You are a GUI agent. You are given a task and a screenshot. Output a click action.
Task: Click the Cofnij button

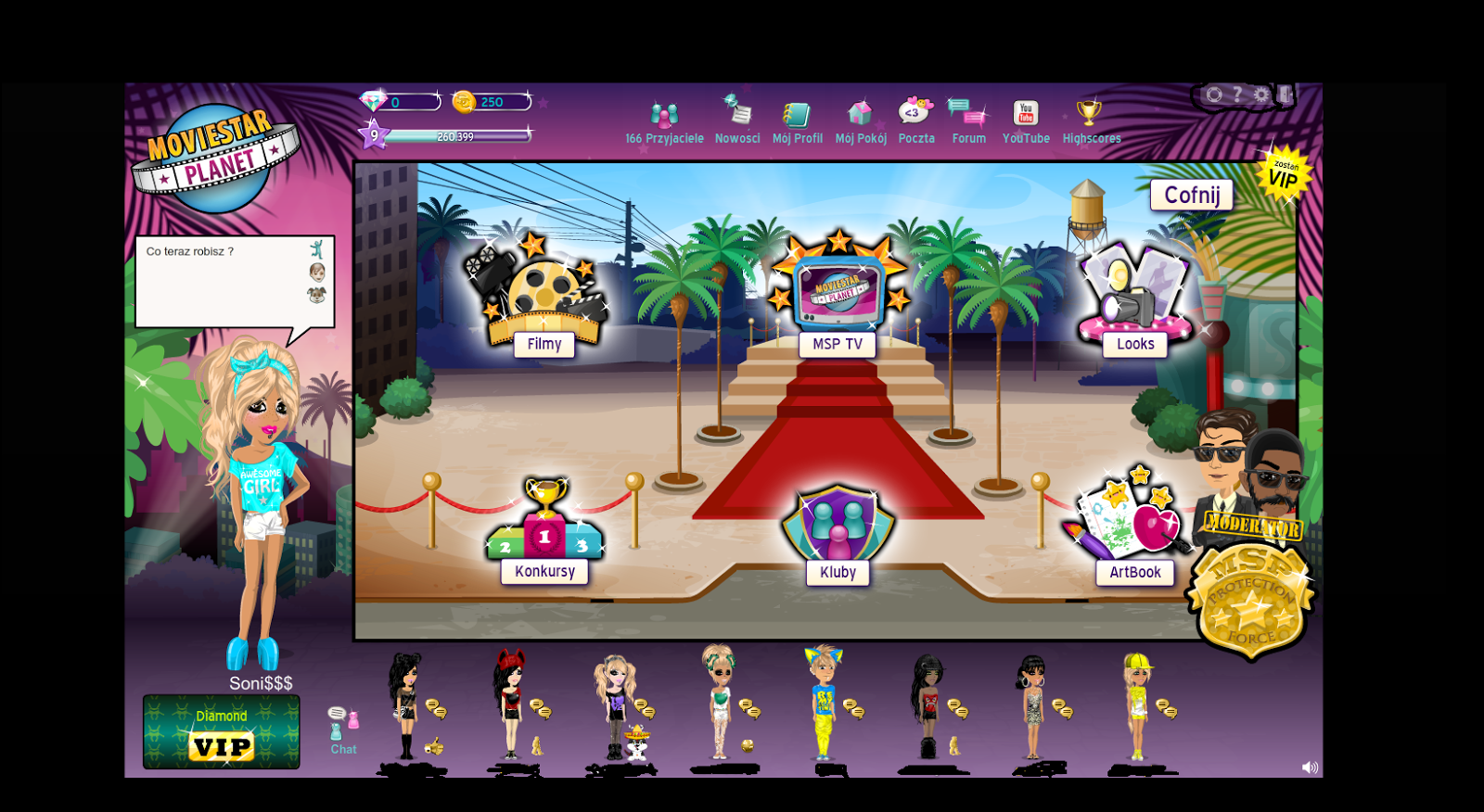(x=1192, y=196)
